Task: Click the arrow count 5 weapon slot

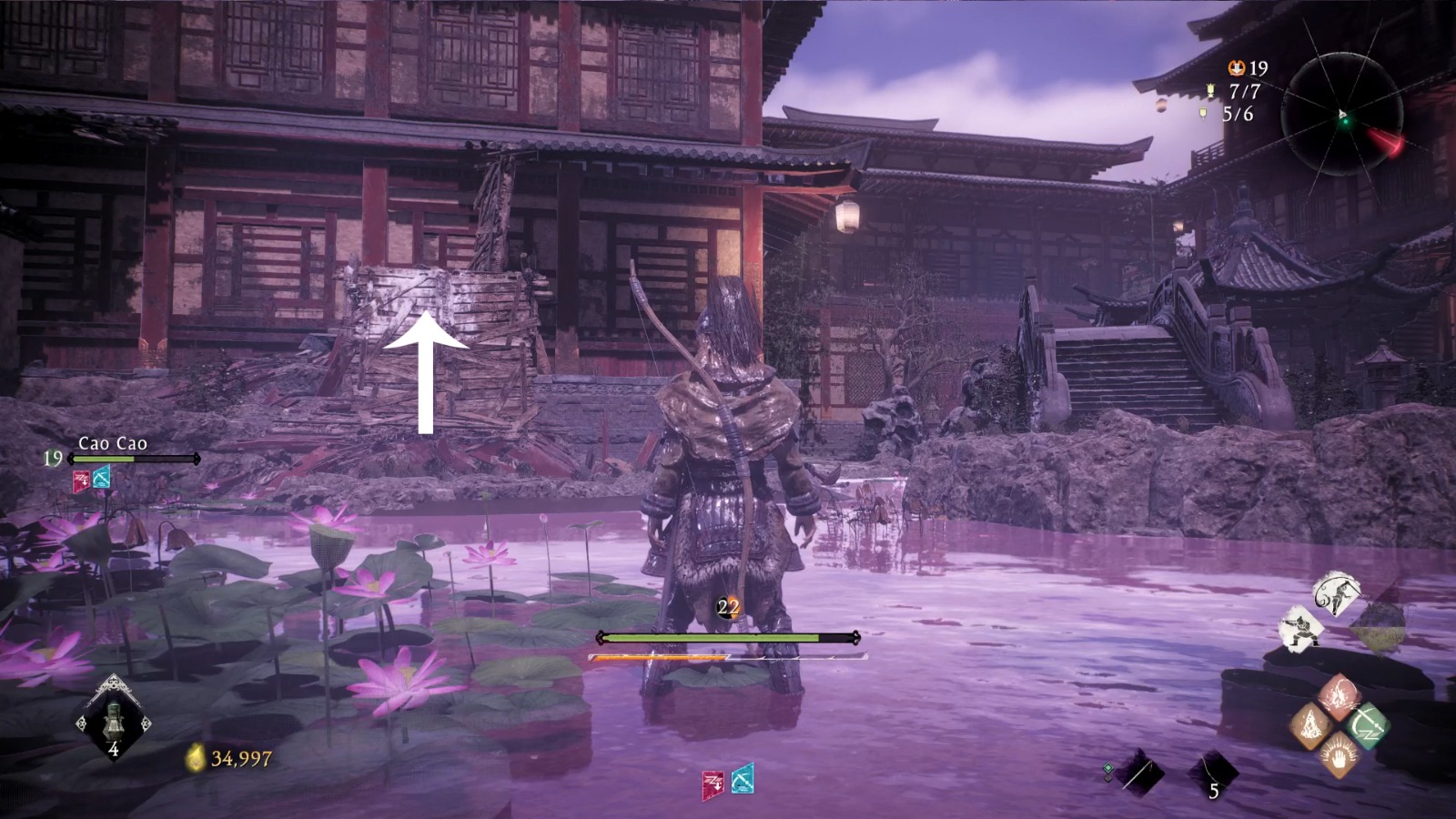Action: pos(1216,771)
